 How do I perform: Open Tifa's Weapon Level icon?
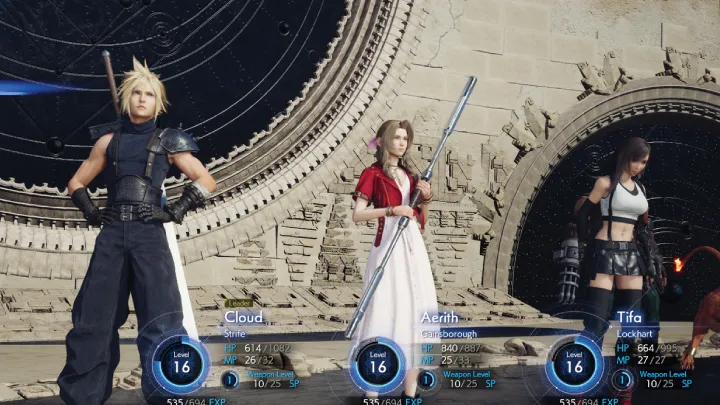623,379
